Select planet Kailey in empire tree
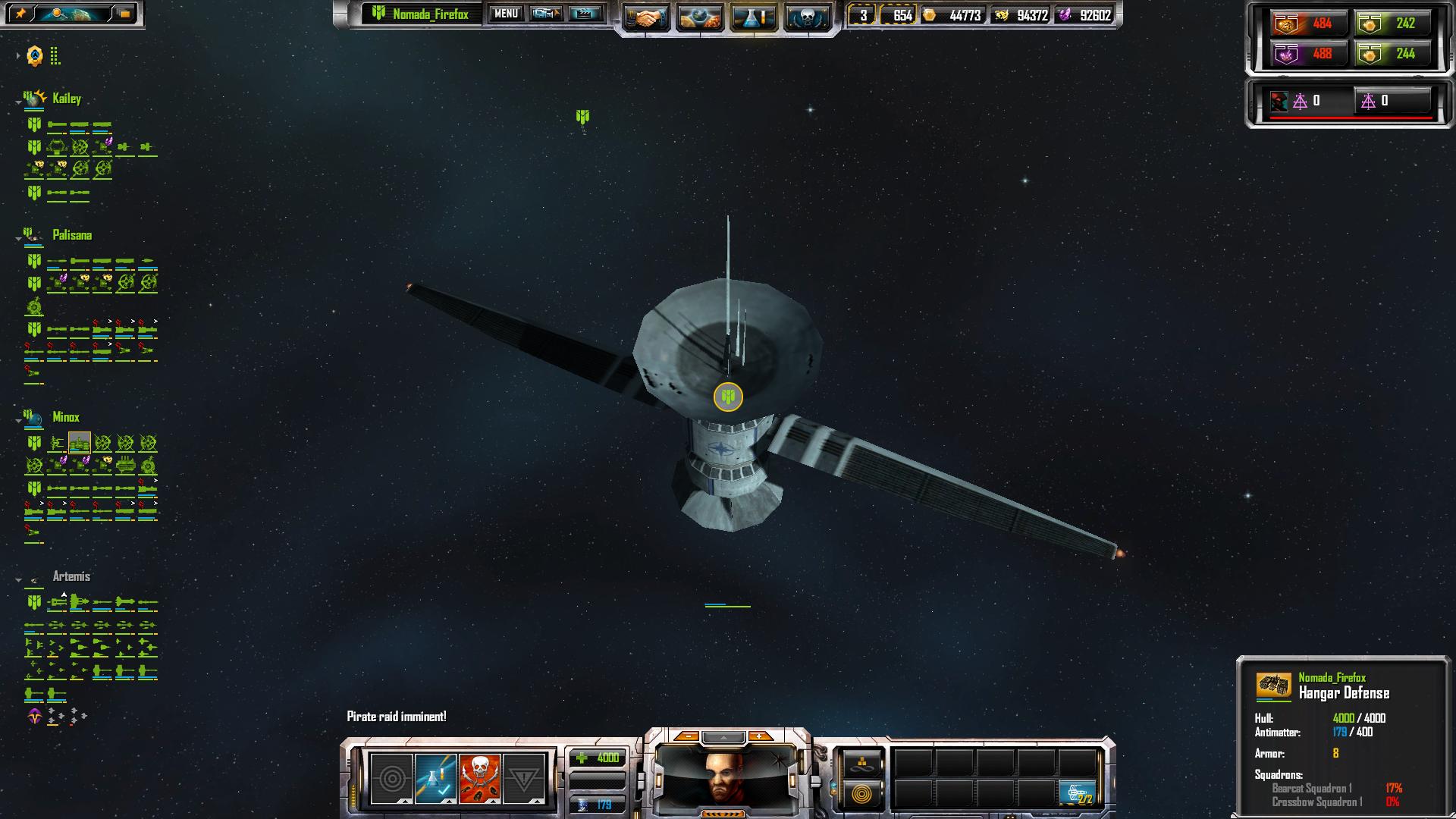 tap(67, 99)
